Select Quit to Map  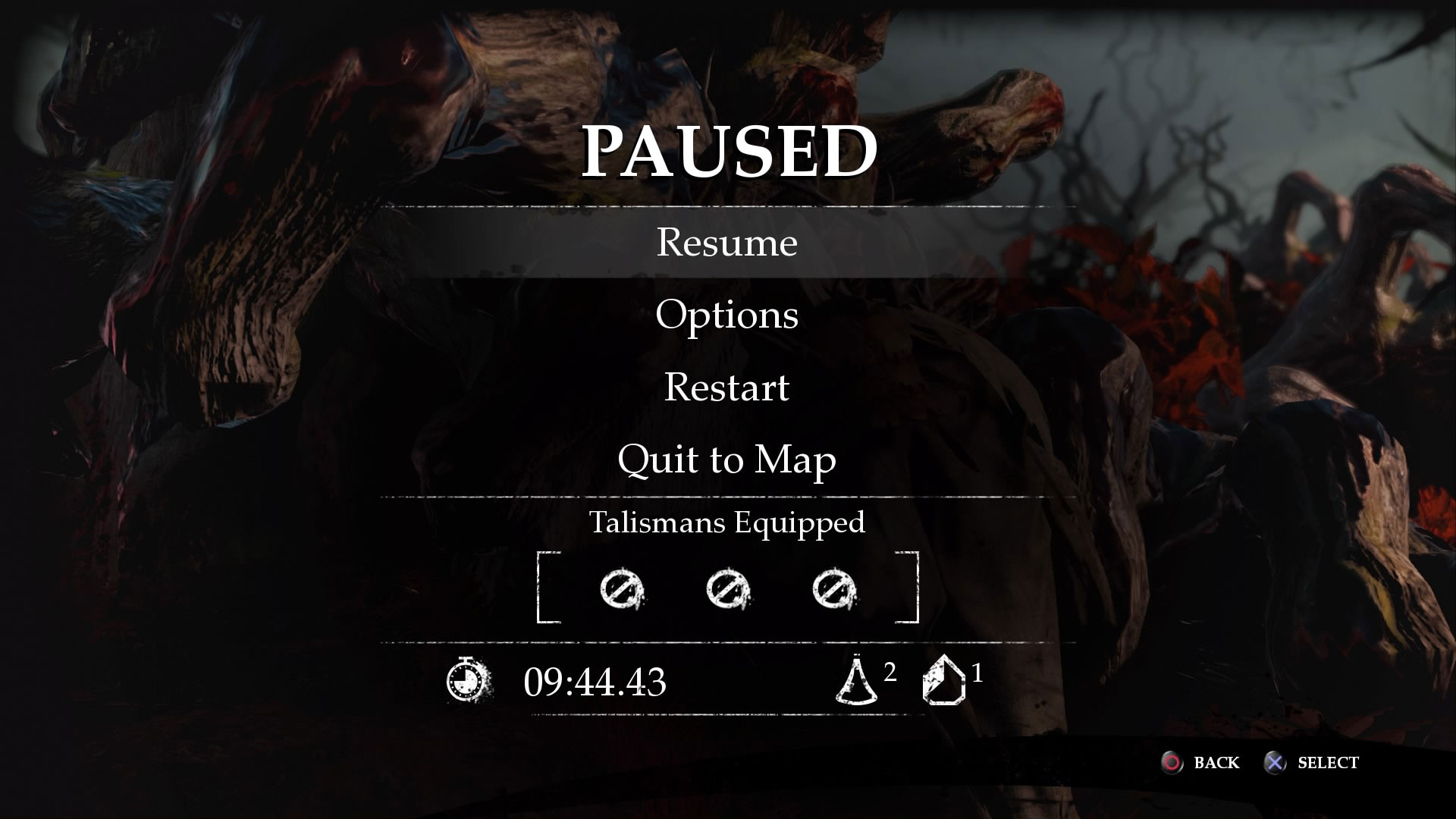(x=726, y=460)
